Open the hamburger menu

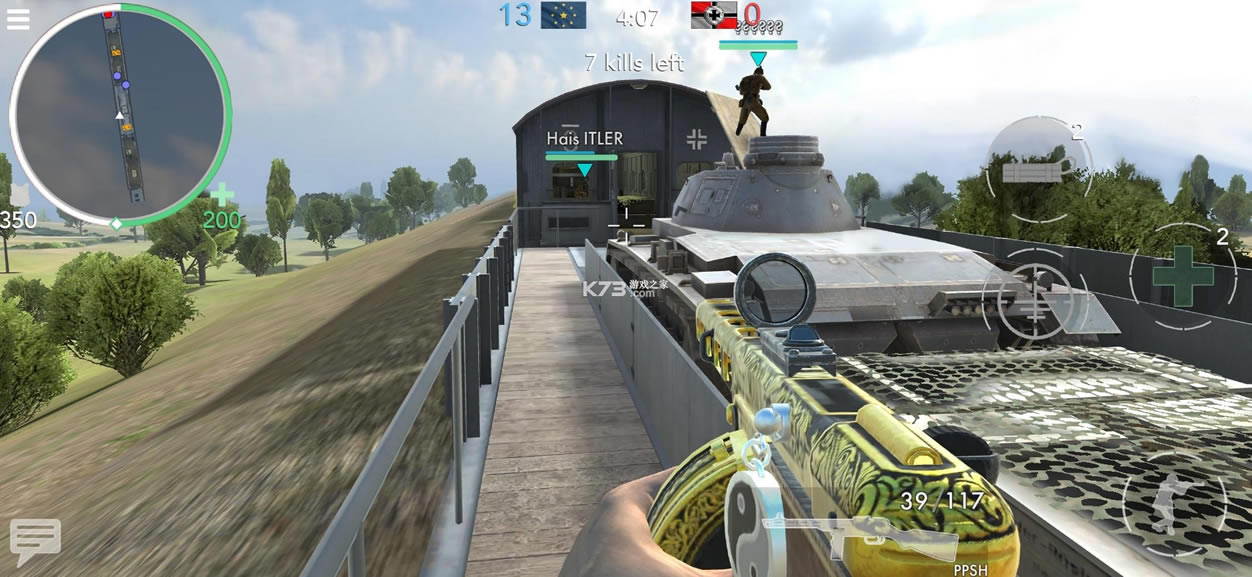click(x=18, y=18)
